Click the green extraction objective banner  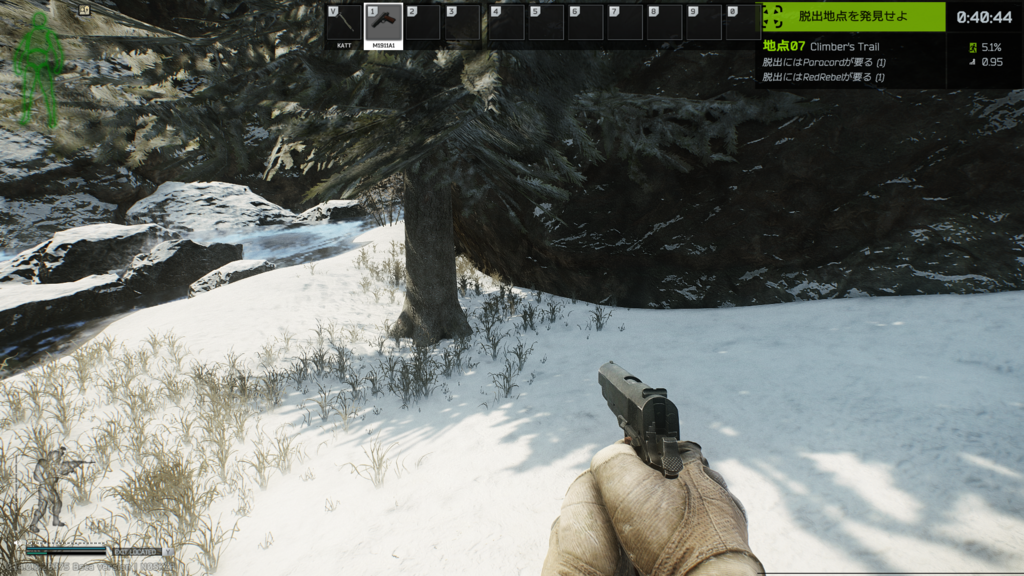[854, 16]
